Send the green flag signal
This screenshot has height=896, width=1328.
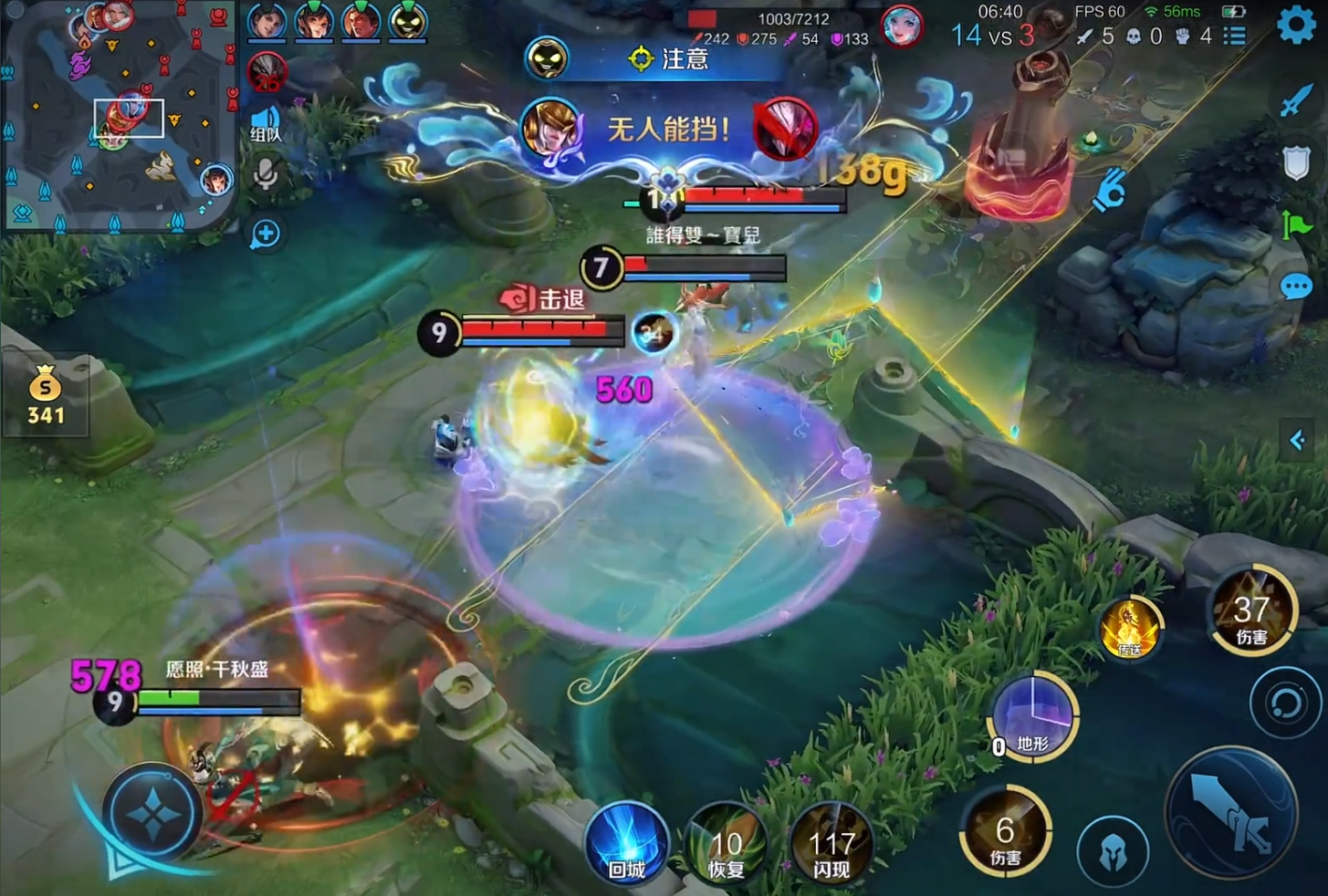[1296, 224]
